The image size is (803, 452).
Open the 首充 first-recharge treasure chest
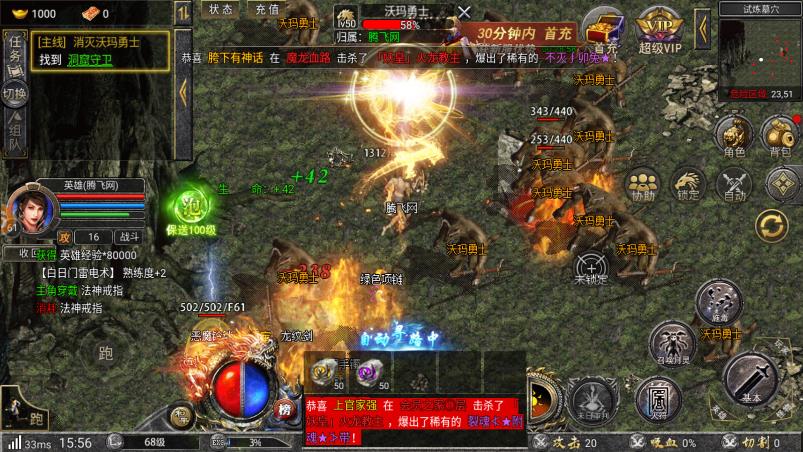604,30
